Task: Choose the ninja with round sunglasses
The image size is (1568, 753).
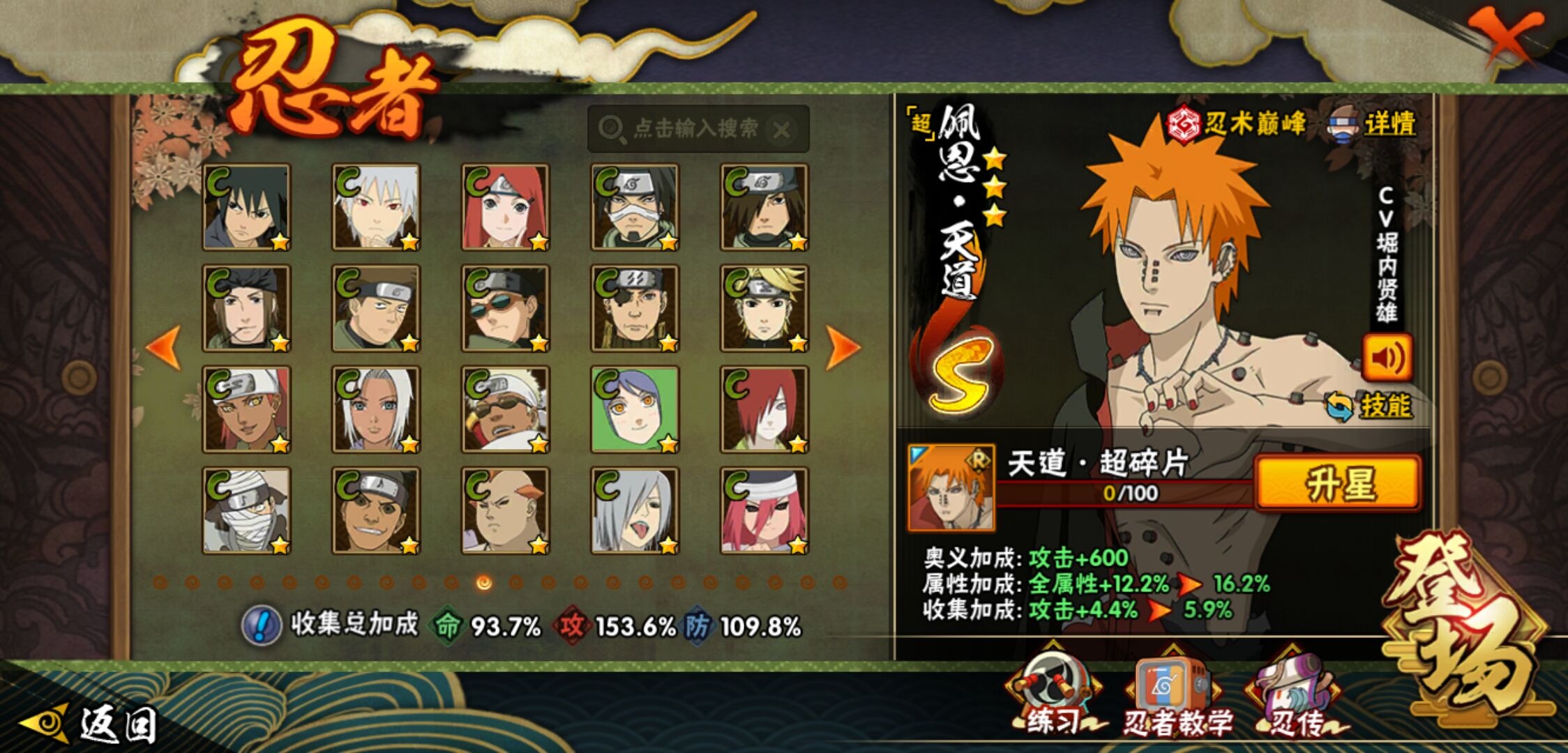Action: 505,308
